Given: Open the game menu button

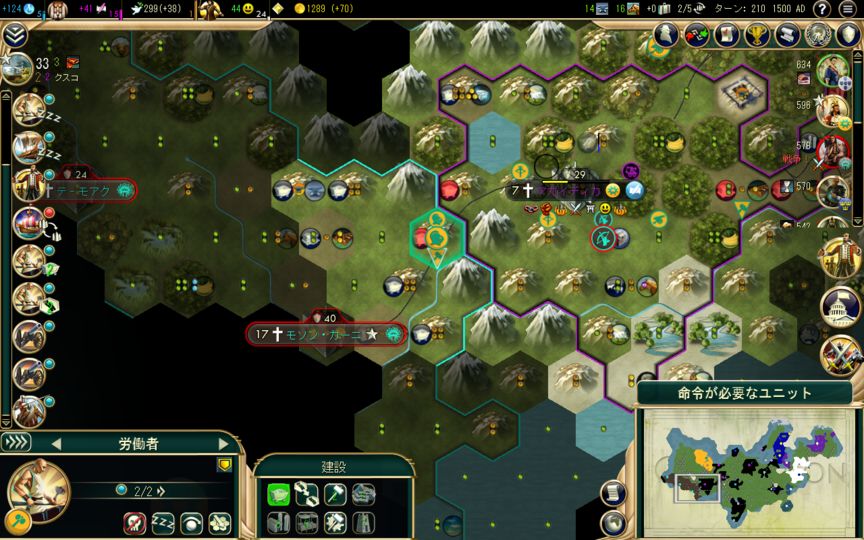Looking at the screenshot, I should point(848,9).
